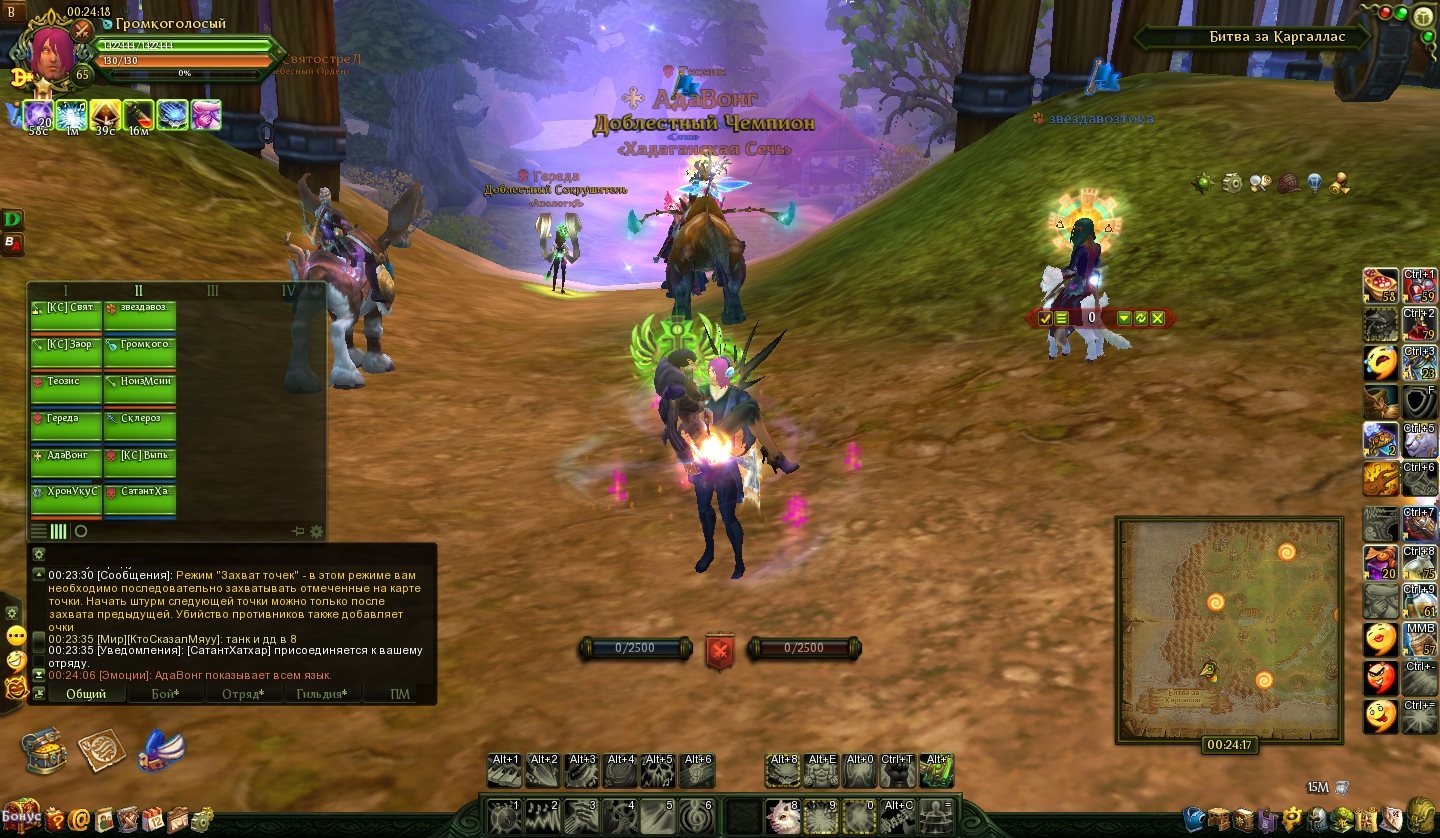The image size is (1440, 838).
Task: Activate the white cat ability in slot 8
Action: tap(782, 815)
